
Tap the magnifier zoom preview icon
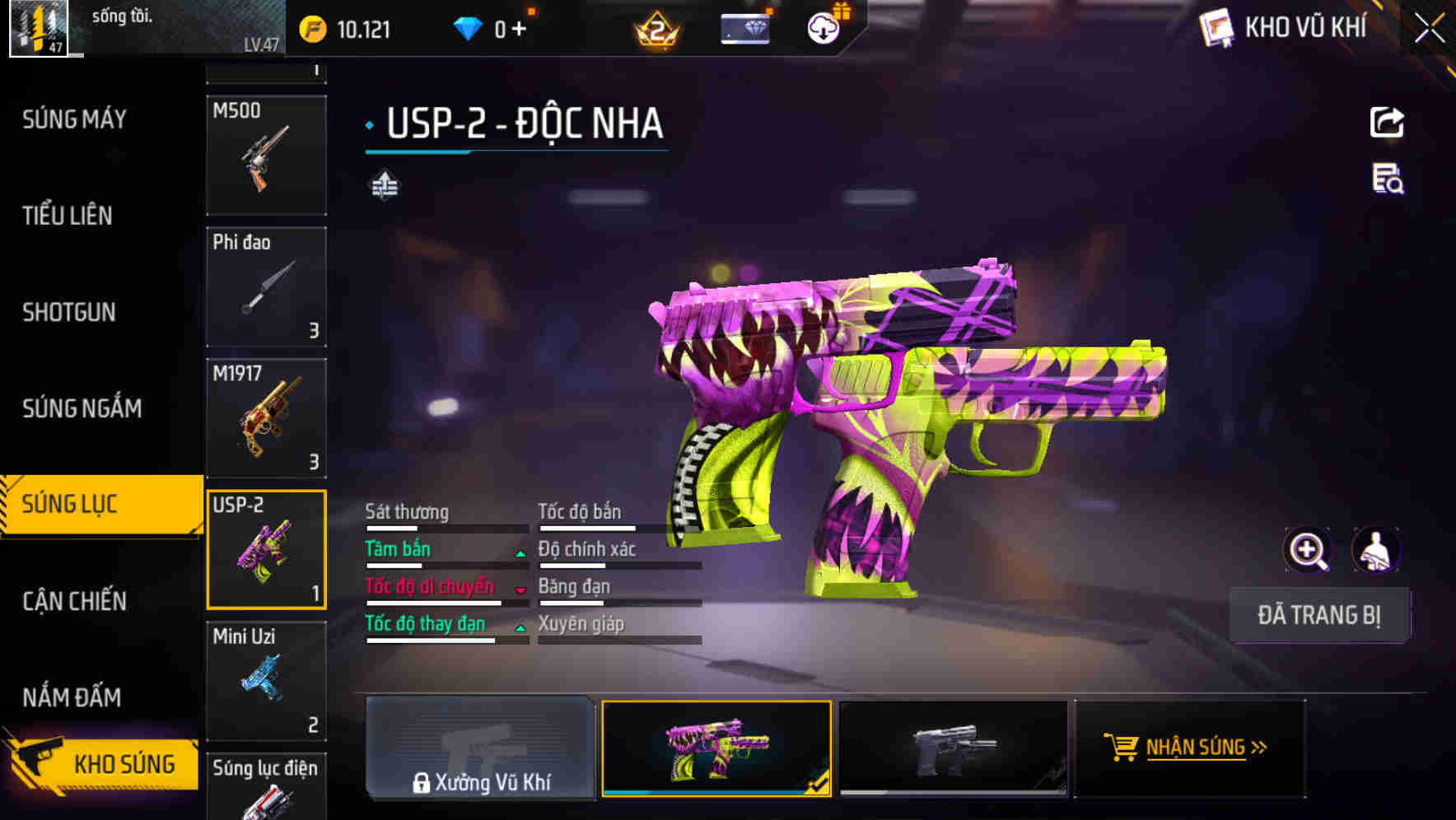[x=1308, y=549]
